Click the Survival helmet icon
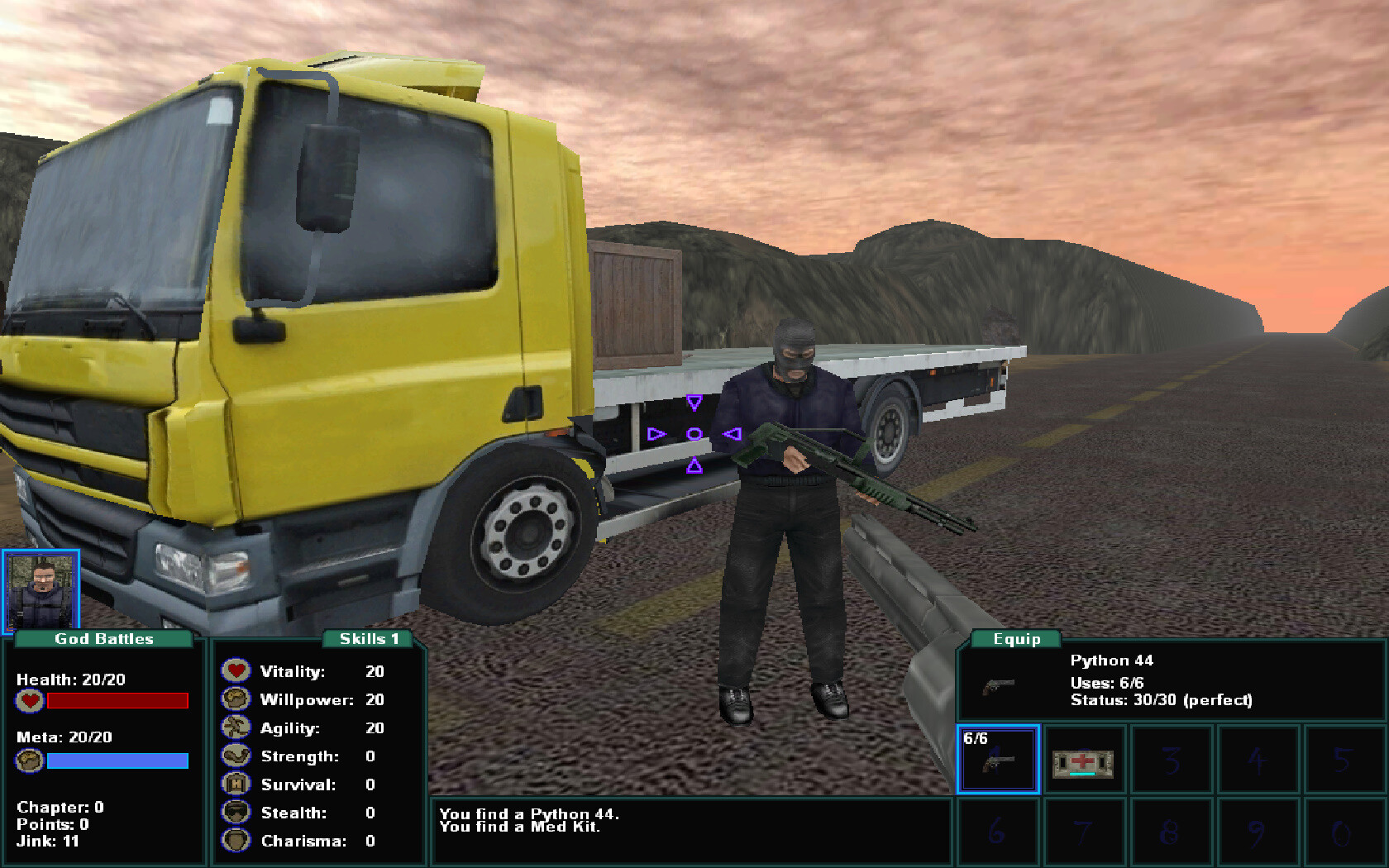The image size is (1389, 868). (x=236, y=784)
